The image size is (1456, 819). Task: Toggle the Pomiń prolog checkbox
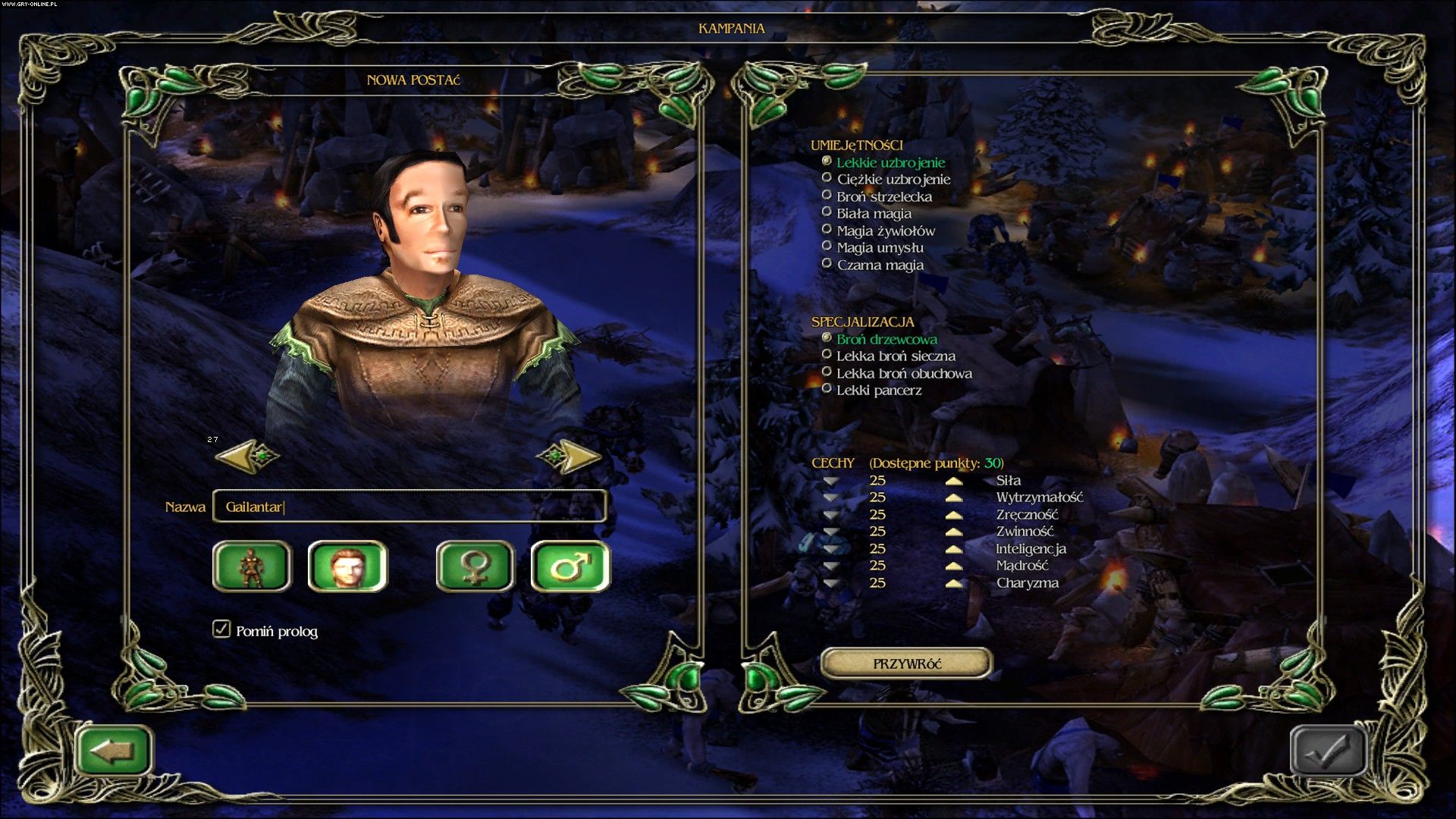point(221,629)
